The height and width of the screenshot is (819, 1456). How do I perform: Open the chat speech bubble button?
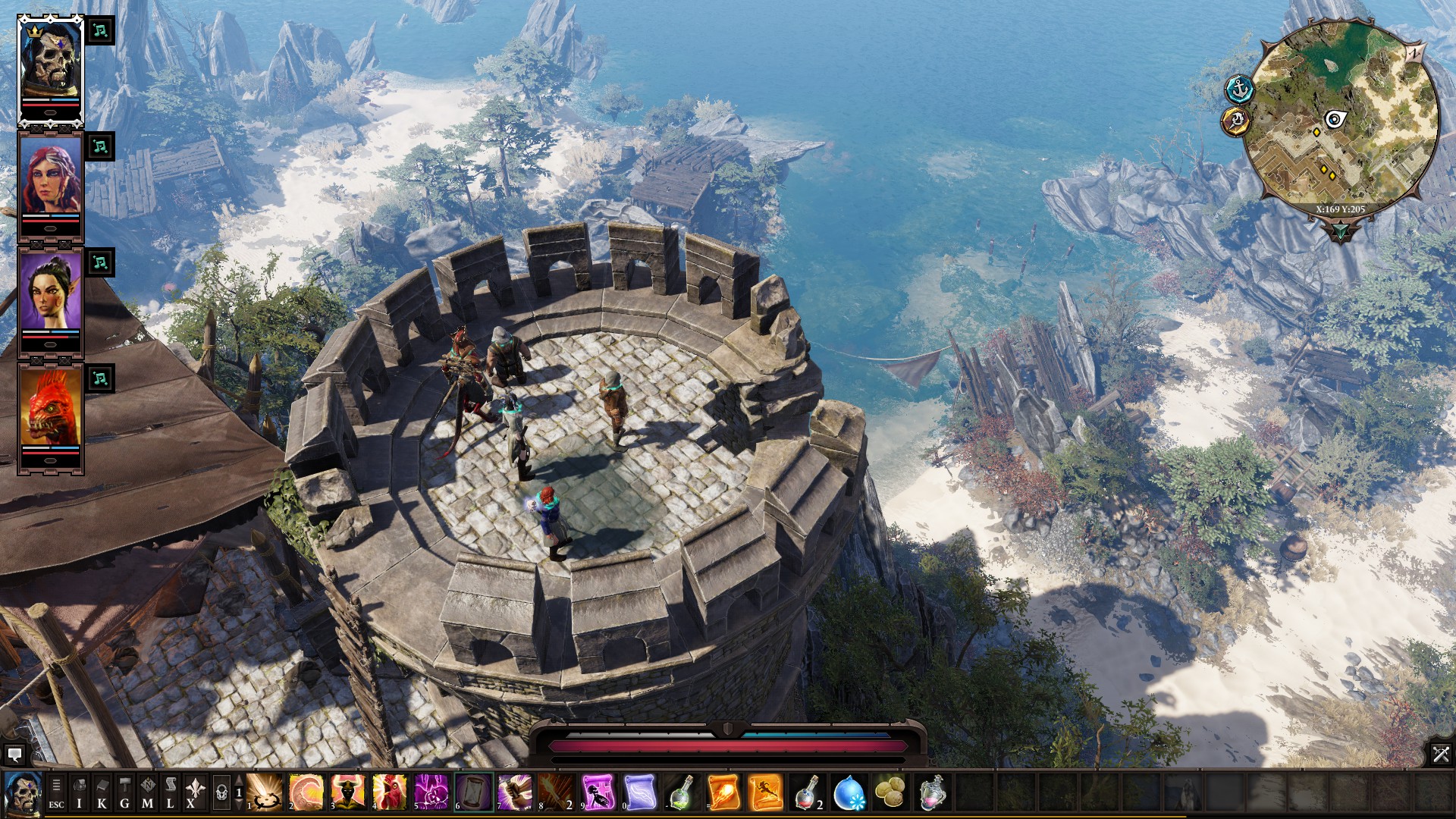pos(14,754)
